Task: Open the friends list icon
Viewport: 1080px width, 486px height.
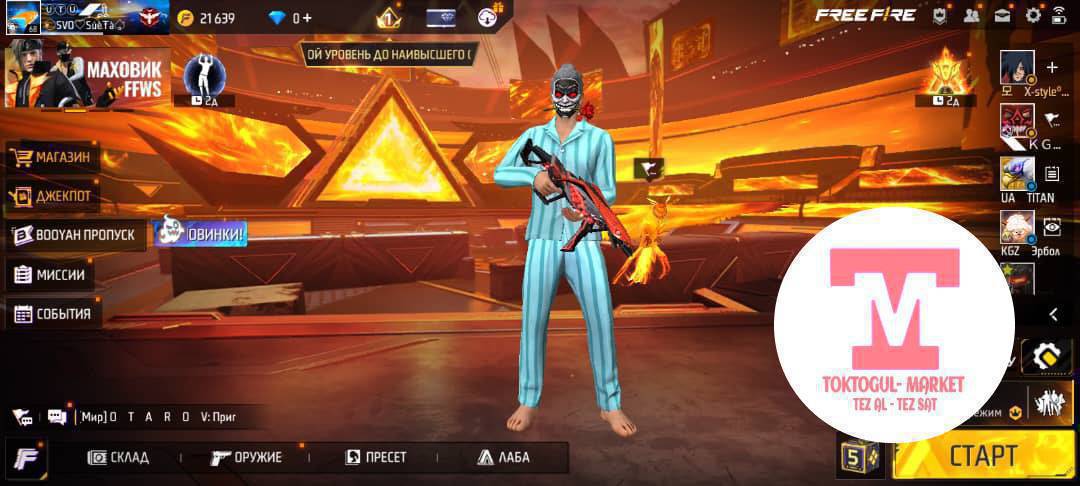Action: (x=970, y=15)
